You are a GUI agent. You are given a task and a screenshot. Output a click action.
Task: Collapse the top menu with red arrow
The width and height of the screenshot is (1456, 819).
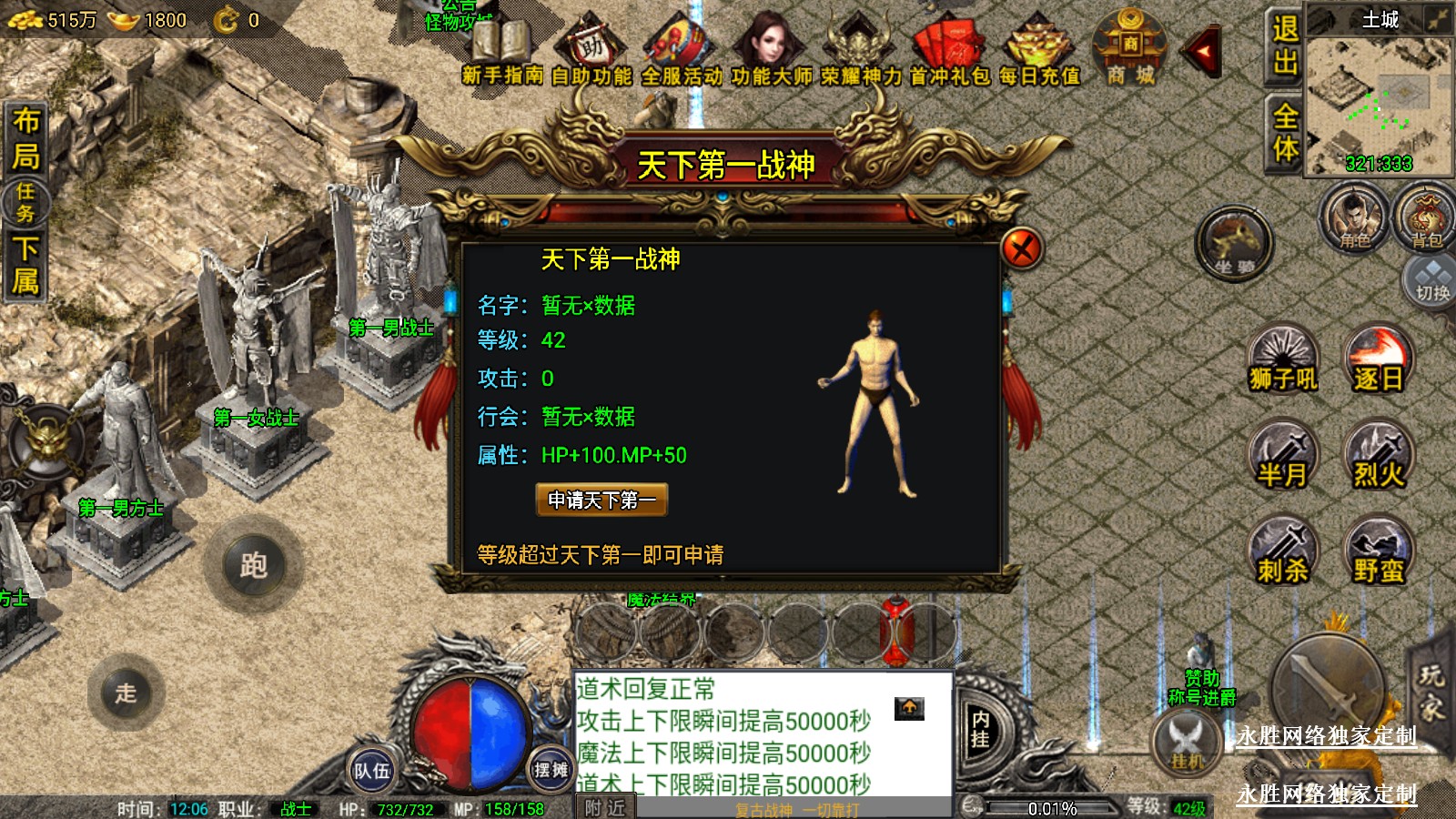[x=1202, y=52]
